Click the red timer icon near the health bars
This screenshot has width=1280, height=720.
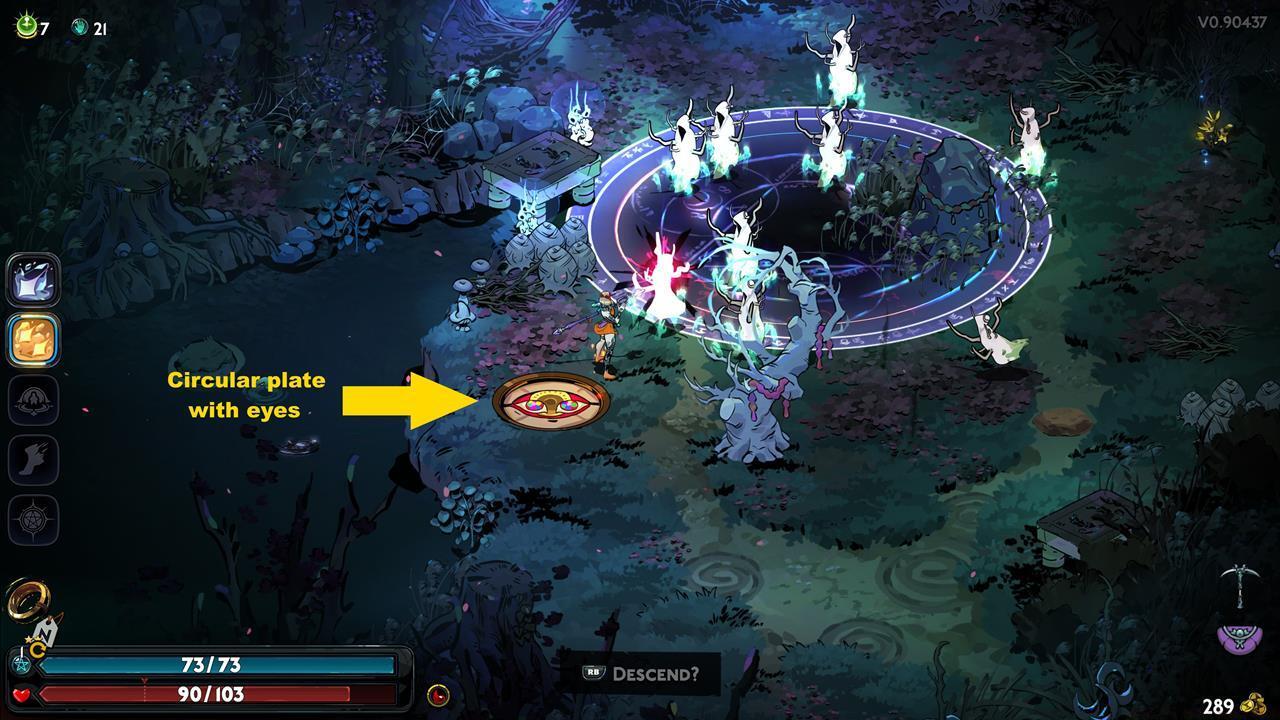[437, 694]
